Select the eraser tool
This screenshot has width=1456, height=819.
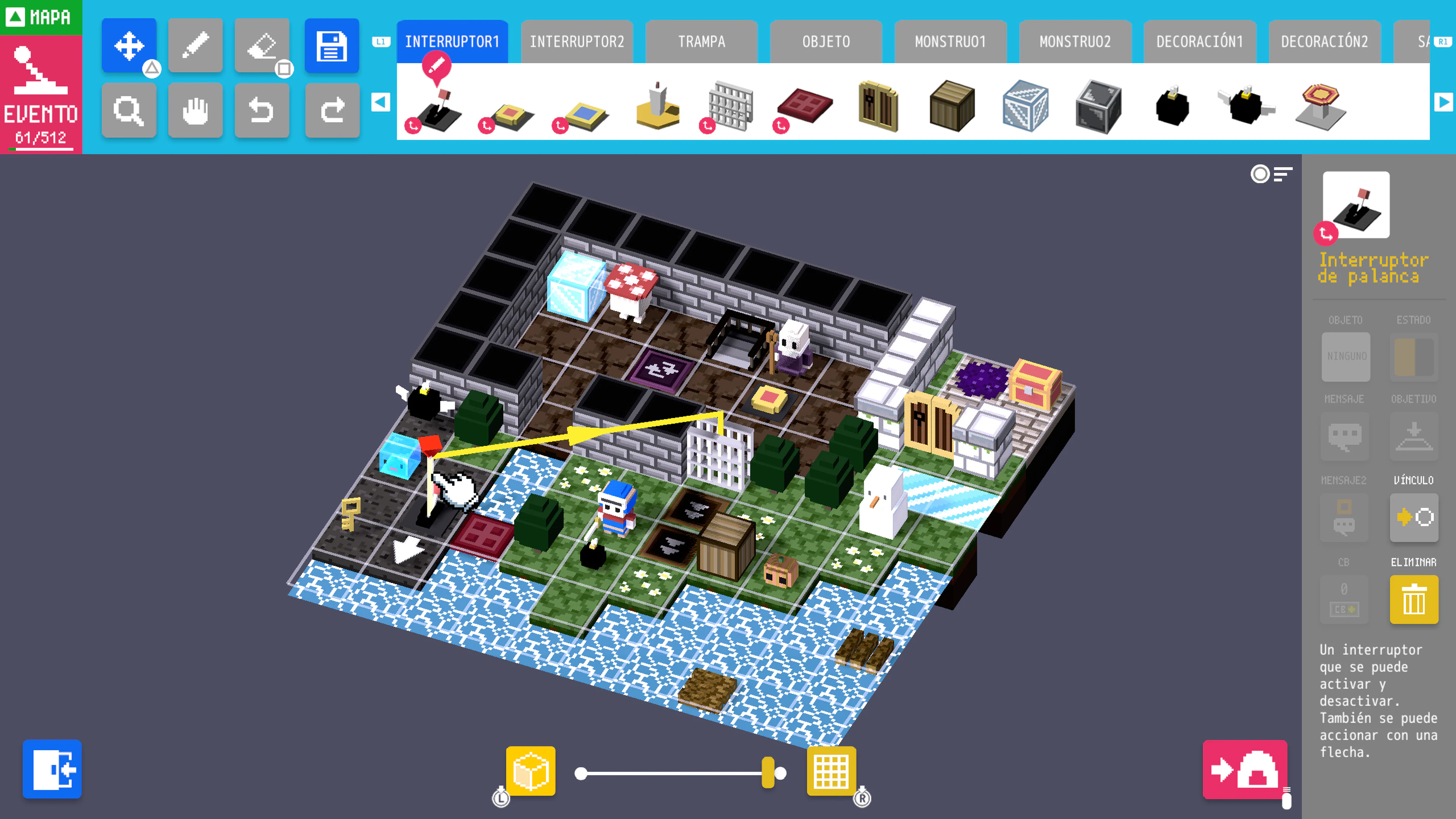(262, 45)
